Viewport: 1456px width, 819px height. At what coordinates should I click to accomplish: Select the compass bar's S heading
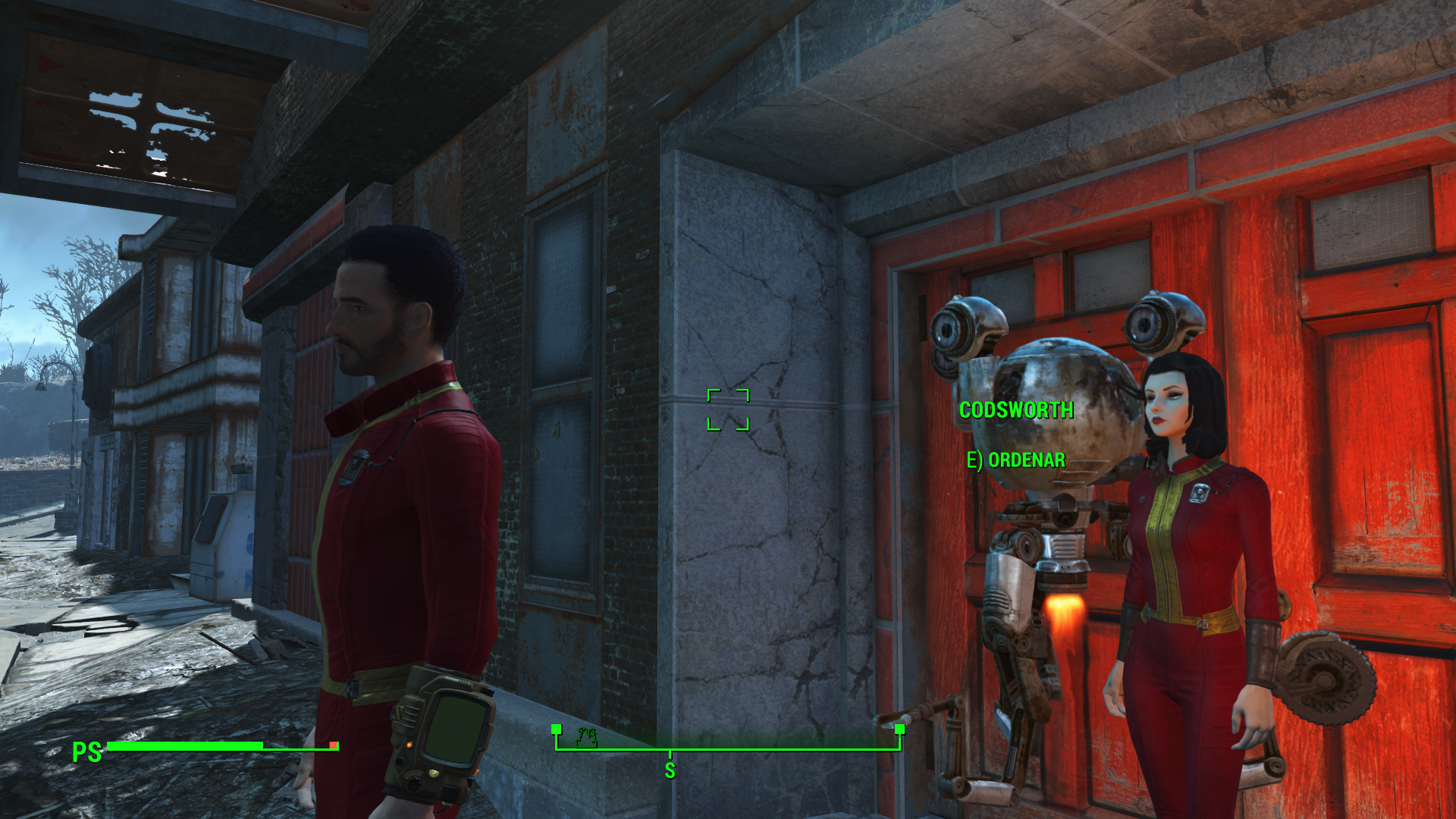(x=670, y=770)
